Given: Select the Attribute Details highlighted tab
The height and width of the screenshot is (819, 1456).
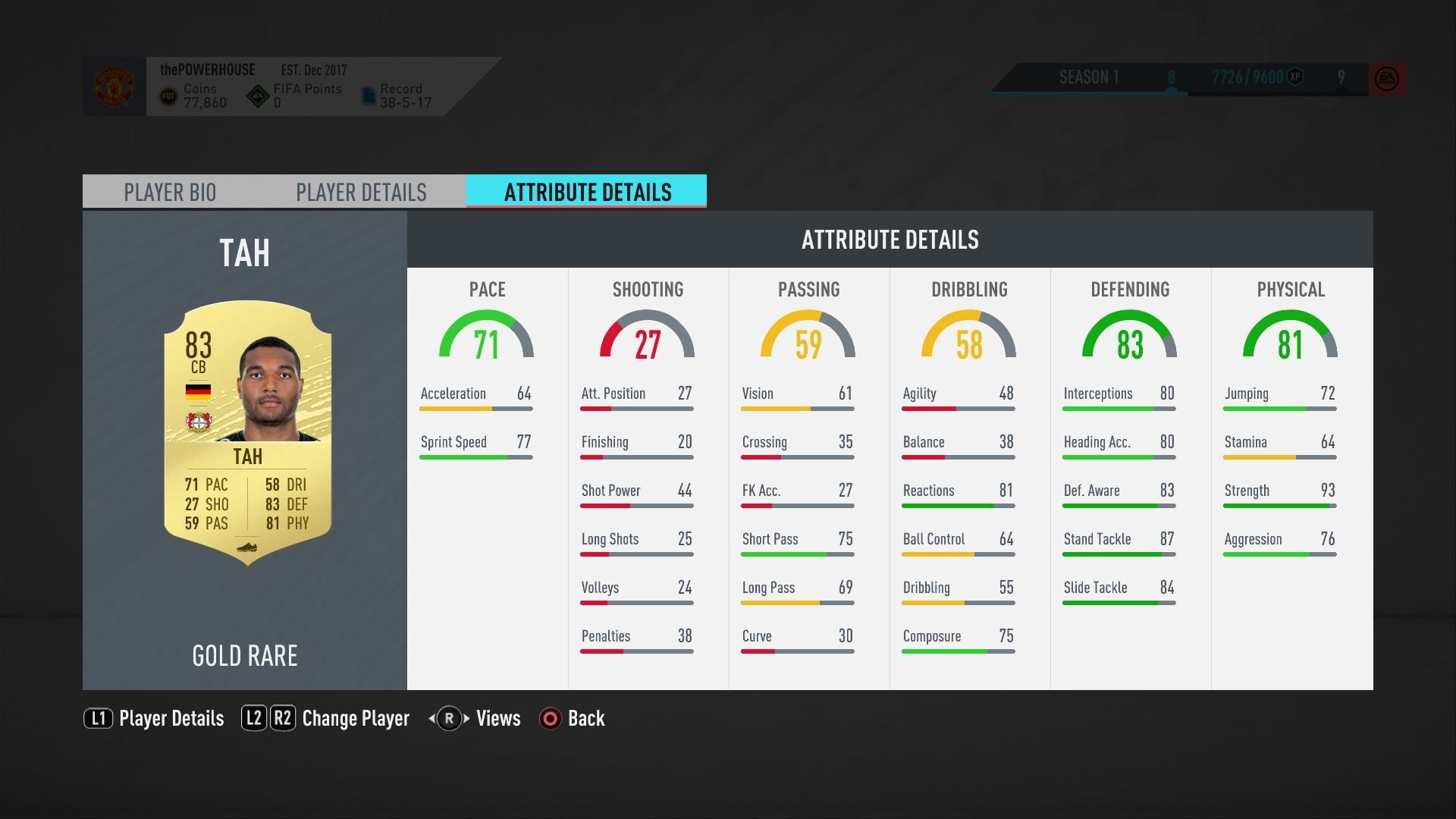Looking at the screenshot, I should pyautogui.click(x=586, y=192).
